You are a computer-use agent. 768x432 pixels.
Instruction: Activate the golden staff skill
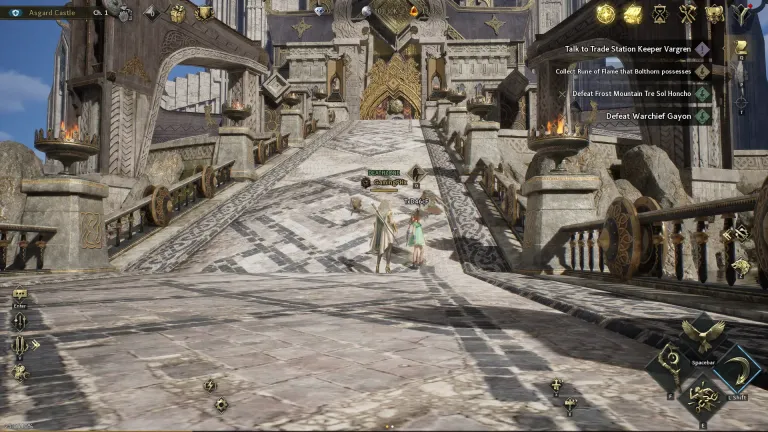(x=669, y=364)
